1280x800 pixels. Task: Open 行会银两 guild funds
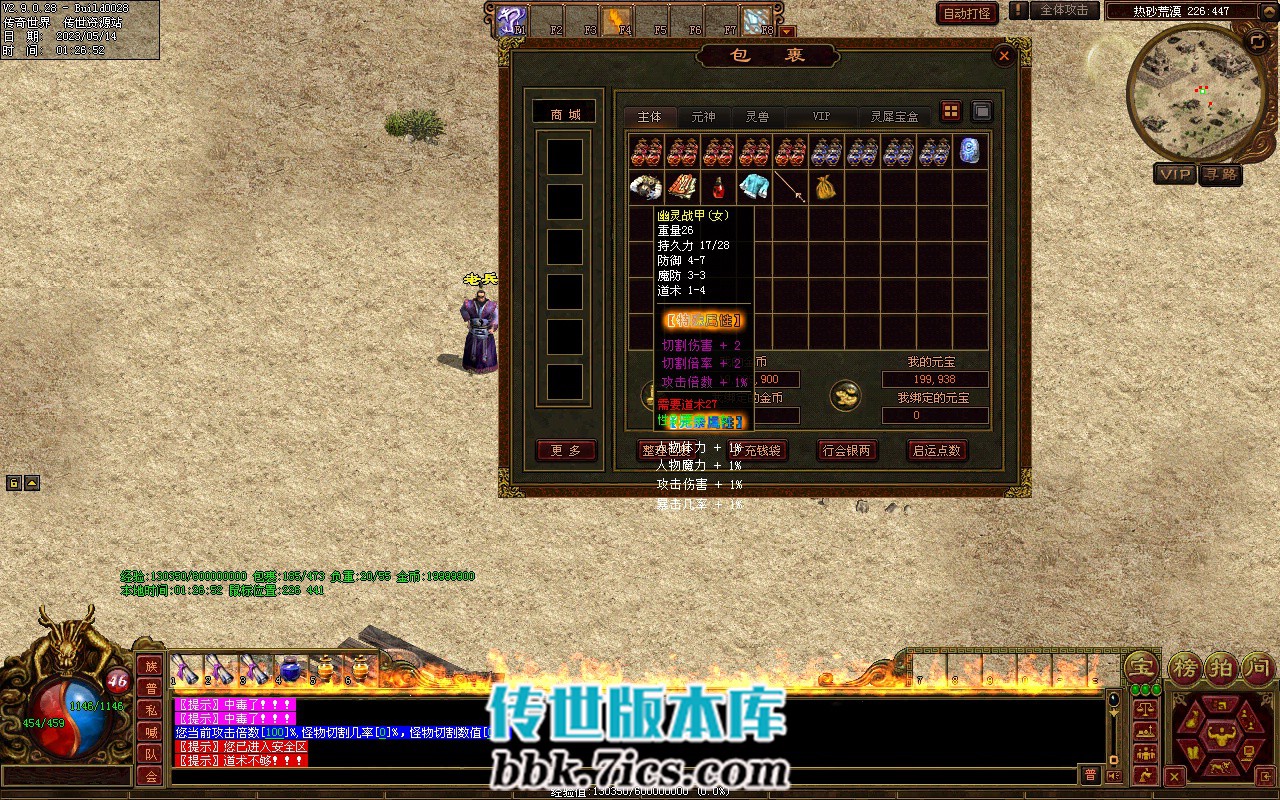click(847, 450)
